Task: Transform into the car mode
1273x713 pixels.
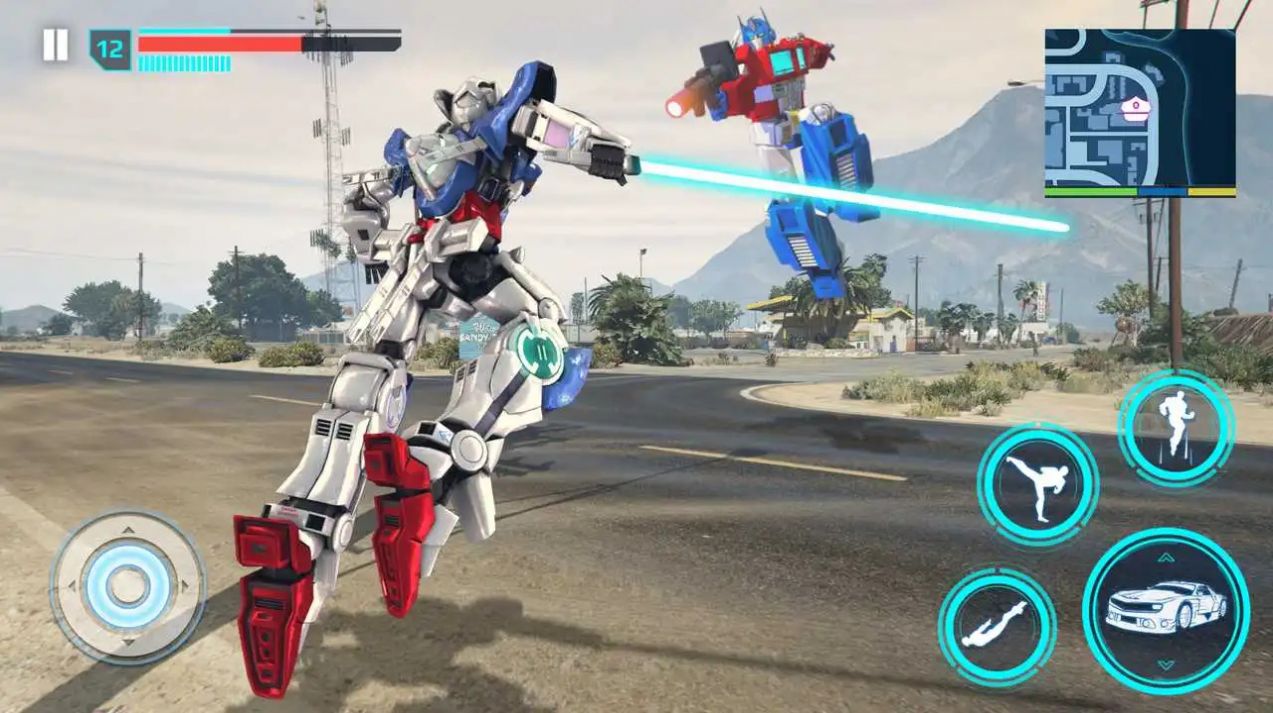Action: click(x=1165, y=611)
